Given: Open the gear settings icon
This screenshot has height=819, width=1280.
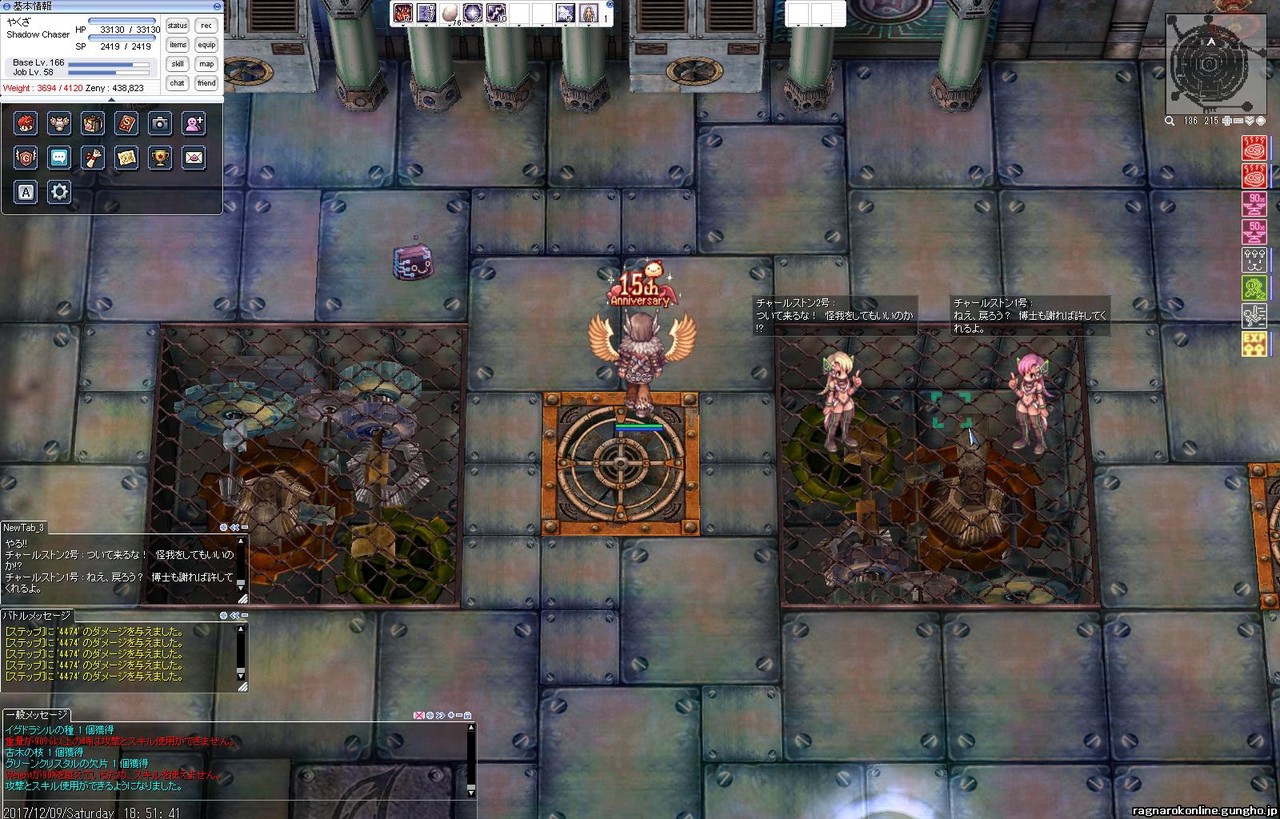Looking at the screenshot, I should tap(59, 191).
